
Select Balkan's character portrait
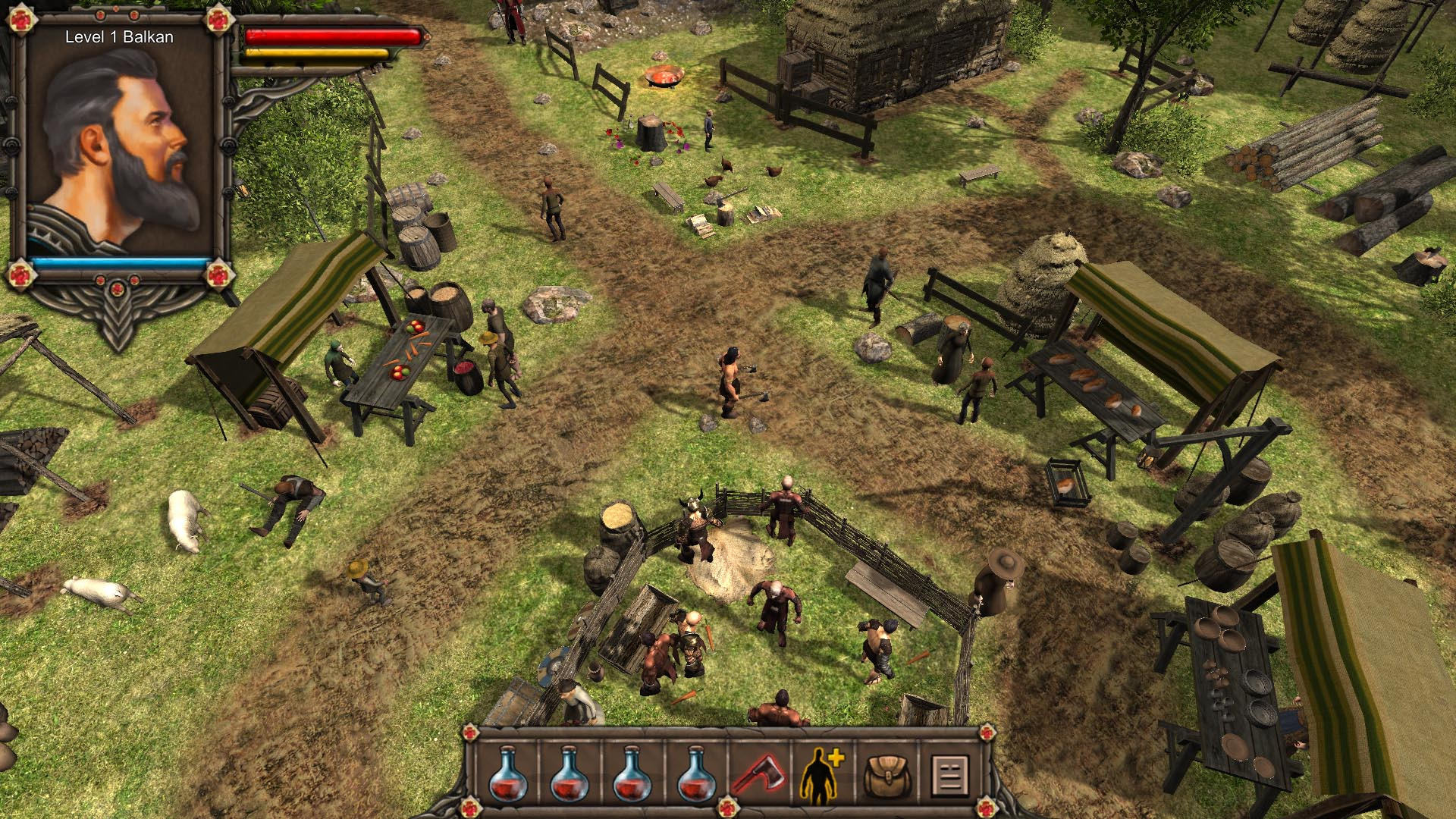click(x=120, y=144)
